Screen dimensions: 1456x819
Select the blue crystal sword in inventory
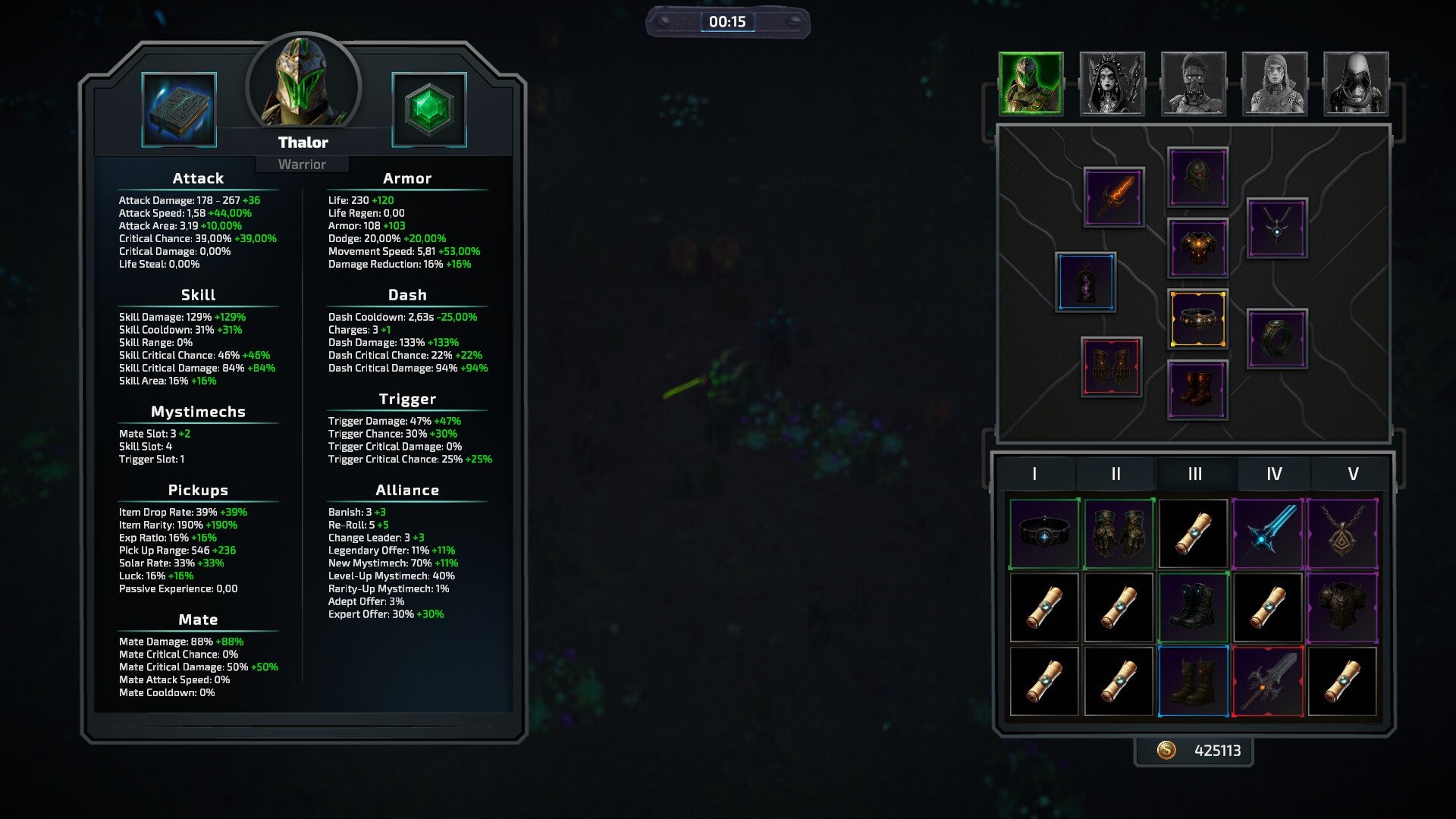[1268, 533]
